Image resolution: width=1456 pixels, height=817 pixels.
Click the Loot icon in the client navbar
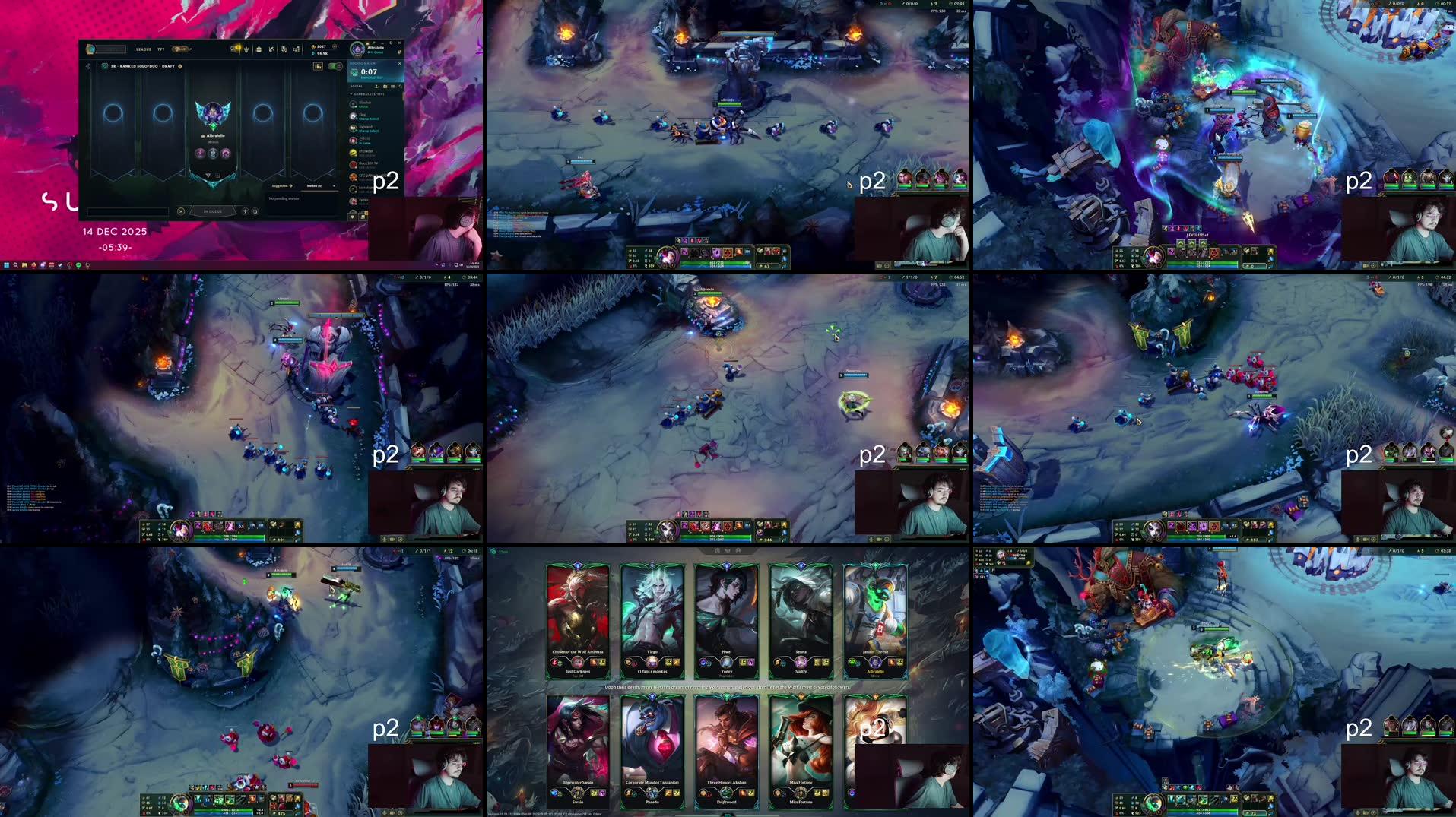coord(259,49)
